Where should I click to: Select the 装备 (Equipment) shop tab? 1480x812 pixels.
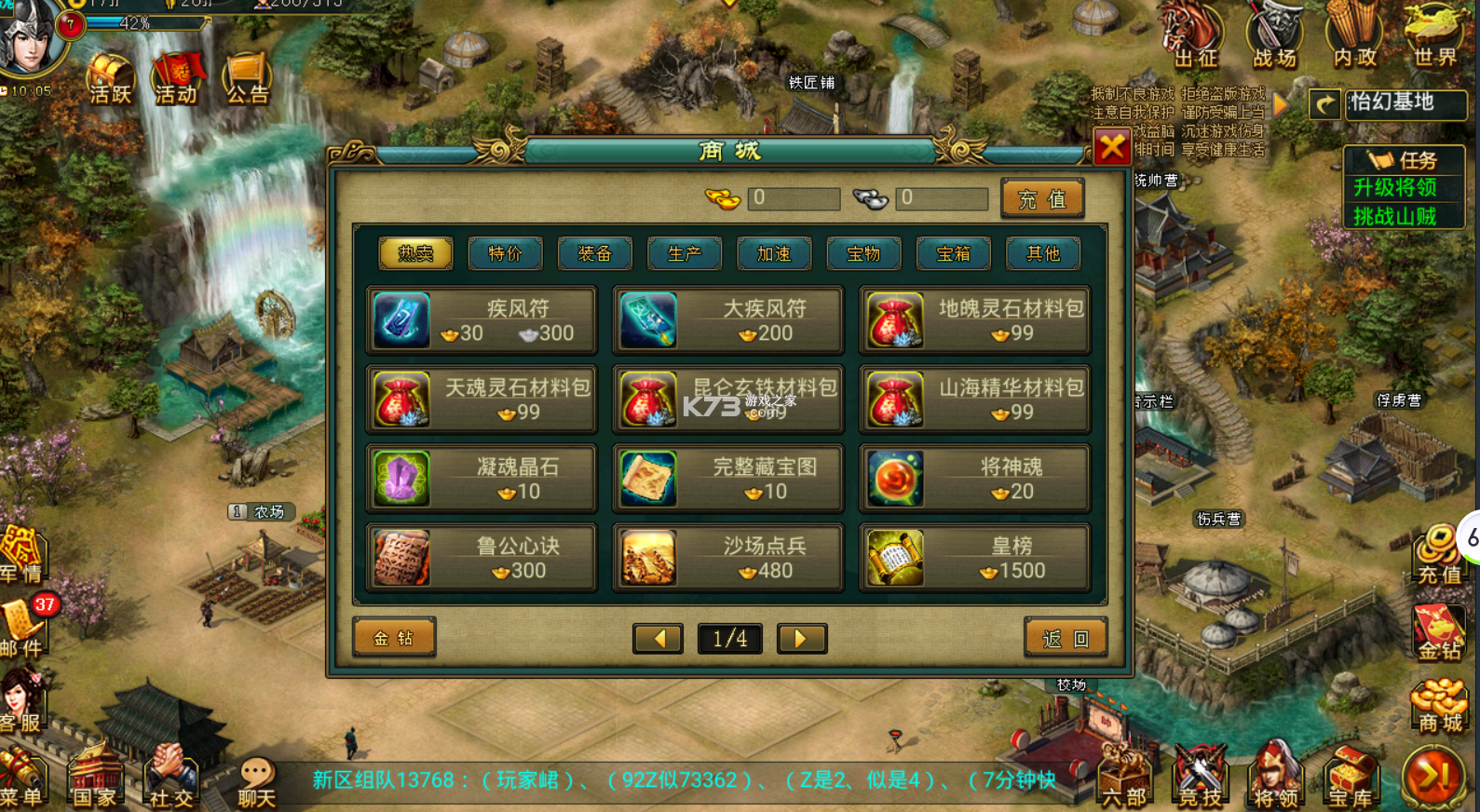pos(594,253)
